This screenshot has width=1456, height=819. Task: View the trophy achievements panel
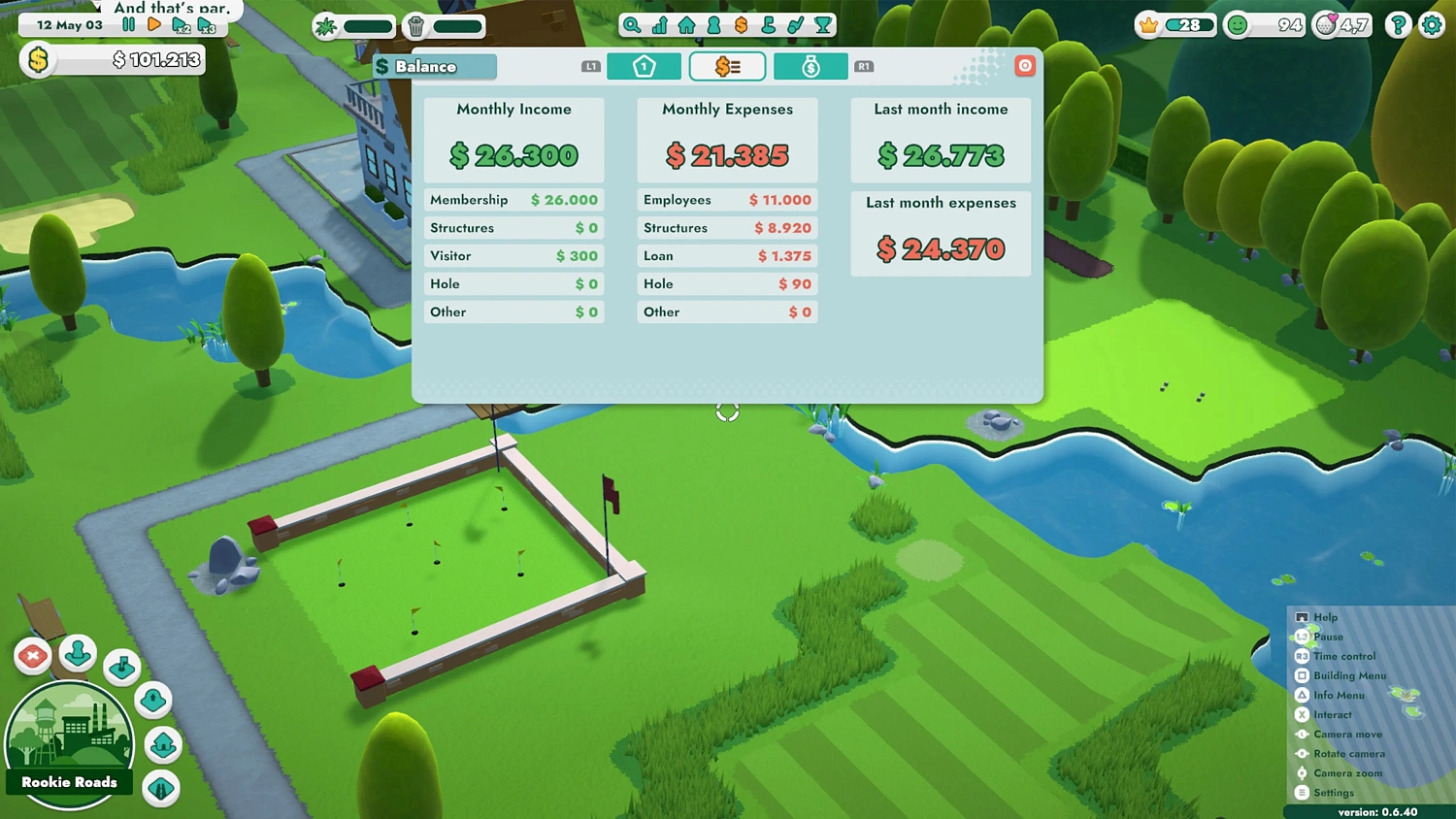(x=823, y=25)
